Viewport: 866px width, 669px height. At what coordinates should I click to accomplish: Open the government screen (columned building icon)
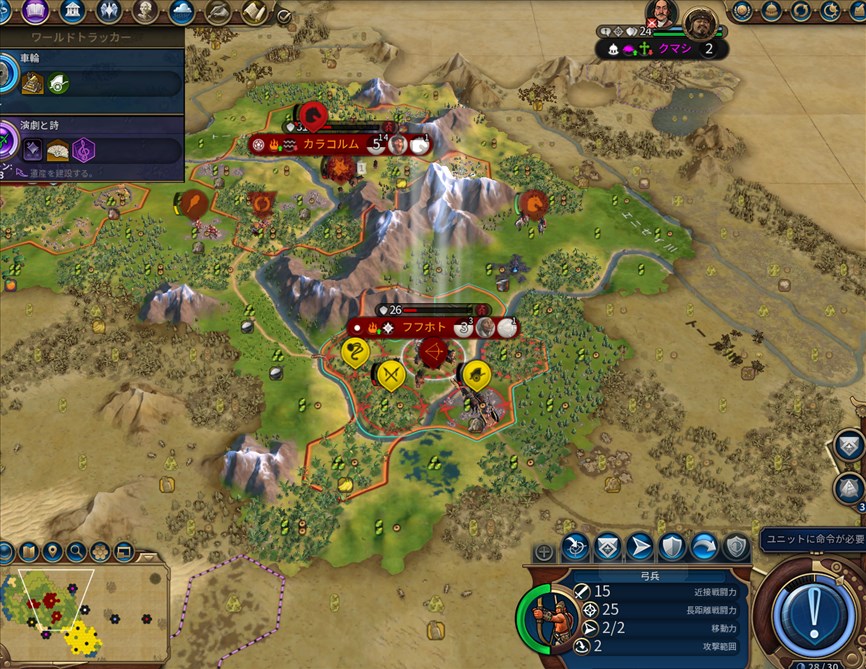click(x=72, y=12)
